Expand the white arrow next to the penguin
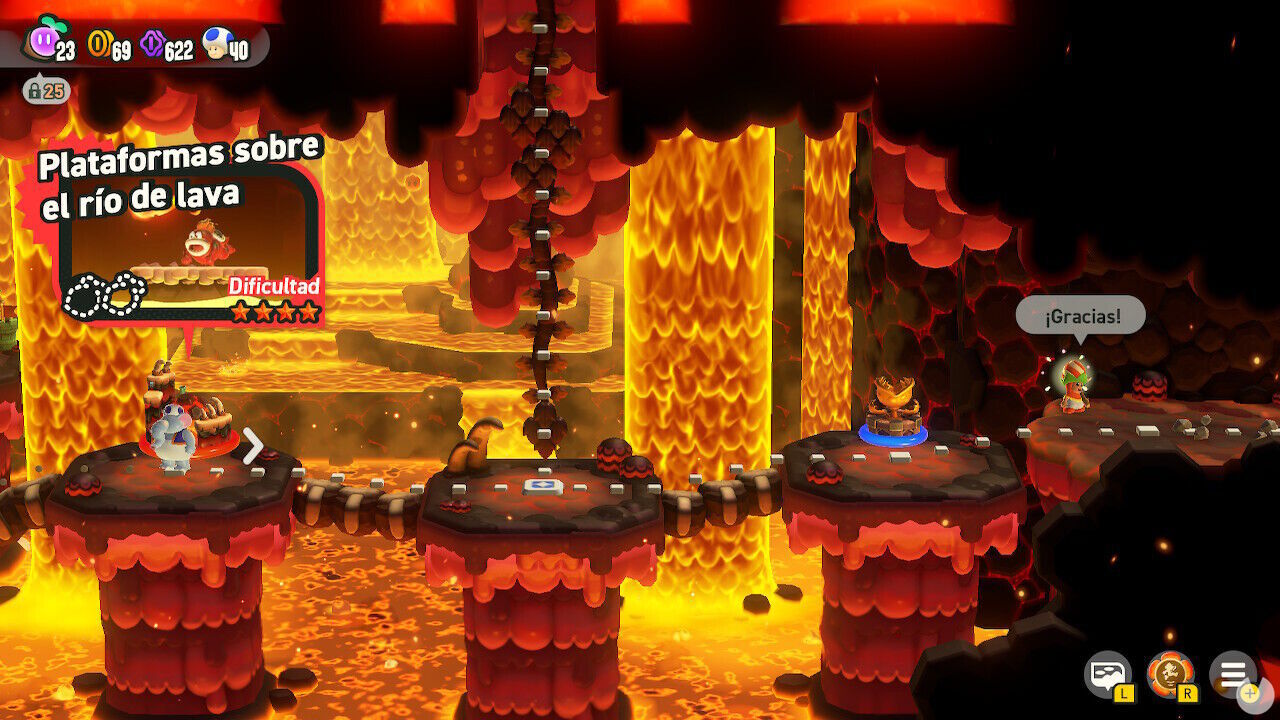 tap(253, 447)
